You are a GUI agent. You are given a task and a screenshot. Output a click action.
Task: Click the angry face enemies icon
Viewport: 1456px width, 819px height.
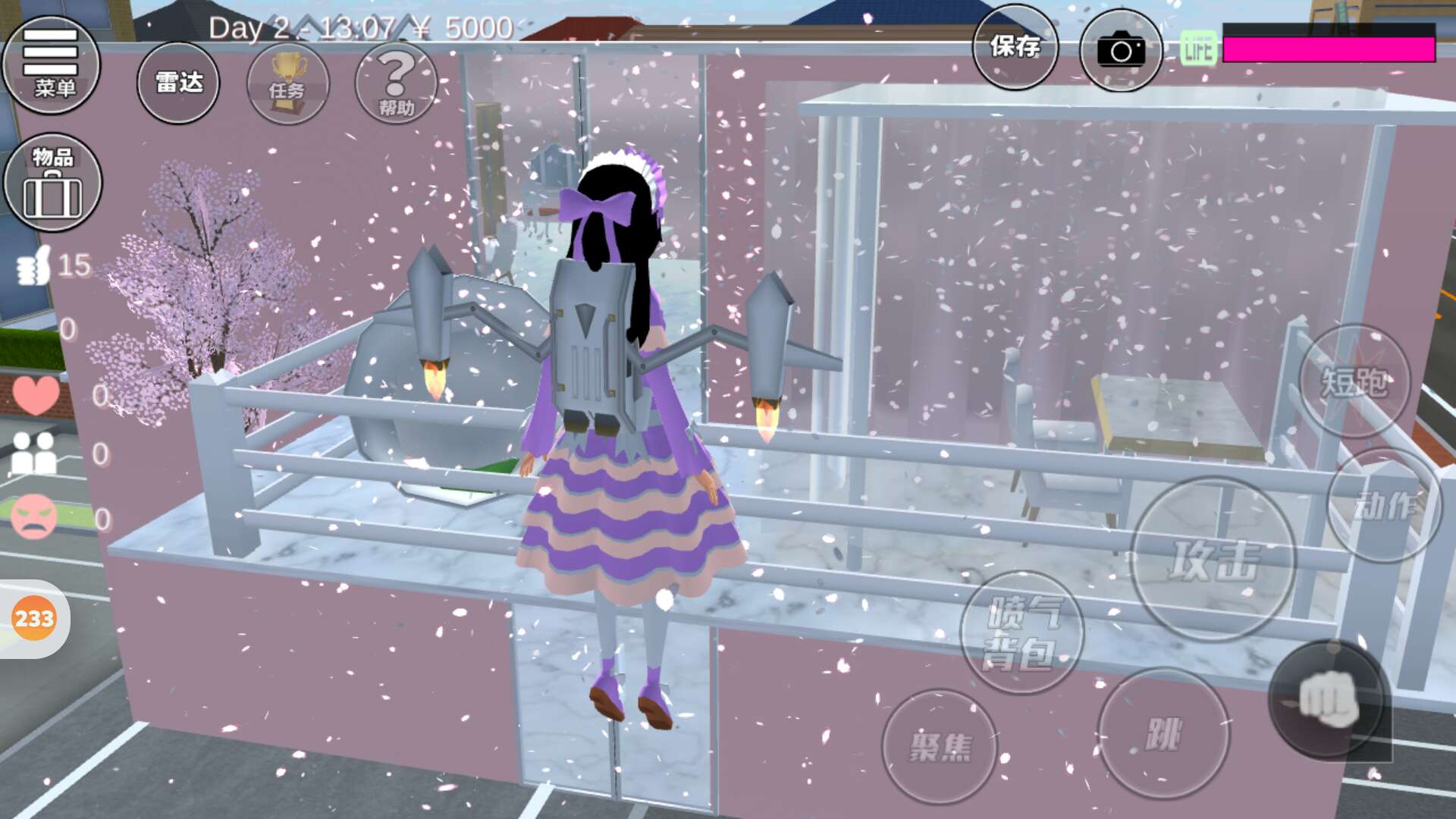[34, 516]
